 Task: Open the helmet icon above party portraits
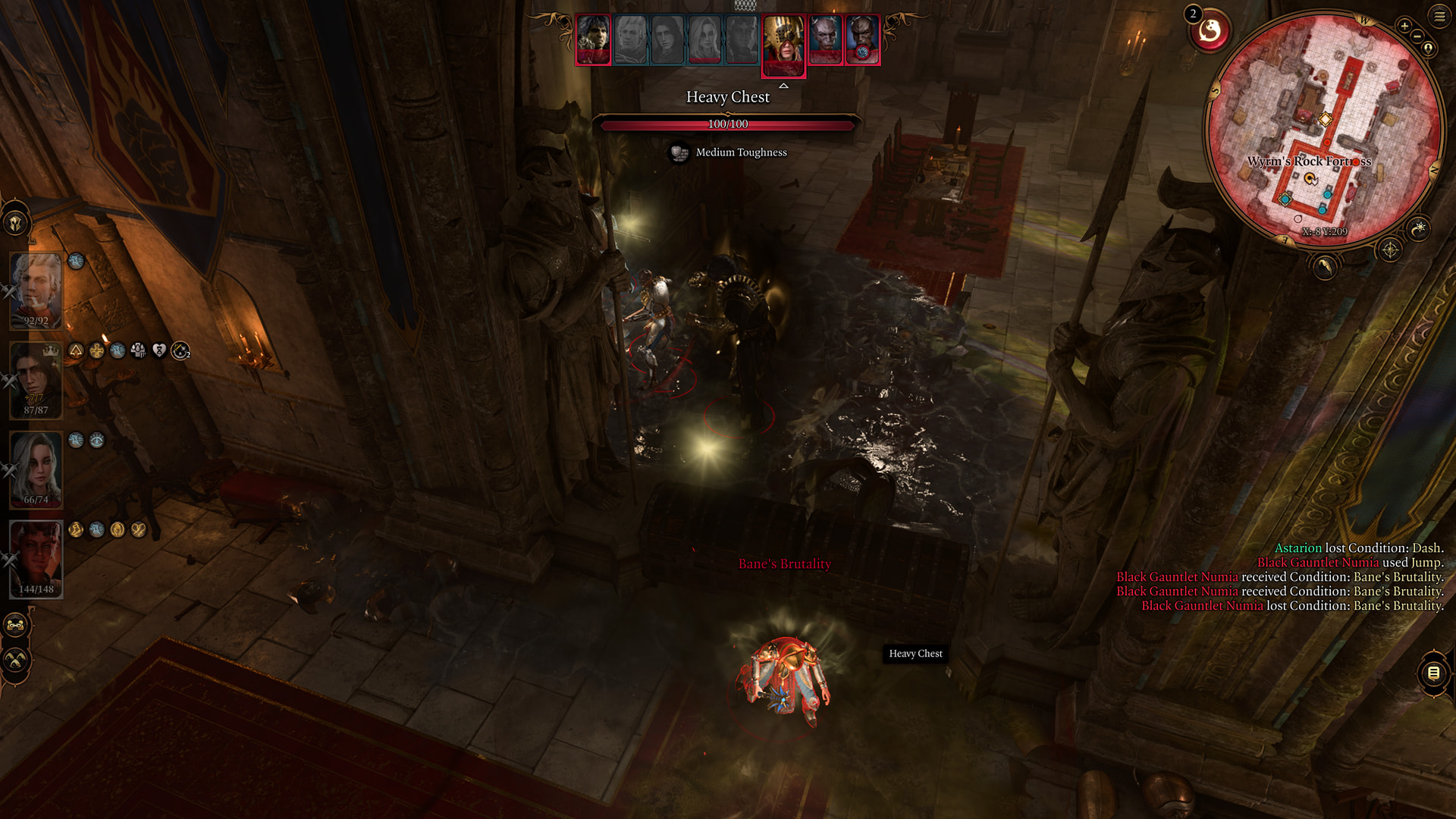(15, 223)
